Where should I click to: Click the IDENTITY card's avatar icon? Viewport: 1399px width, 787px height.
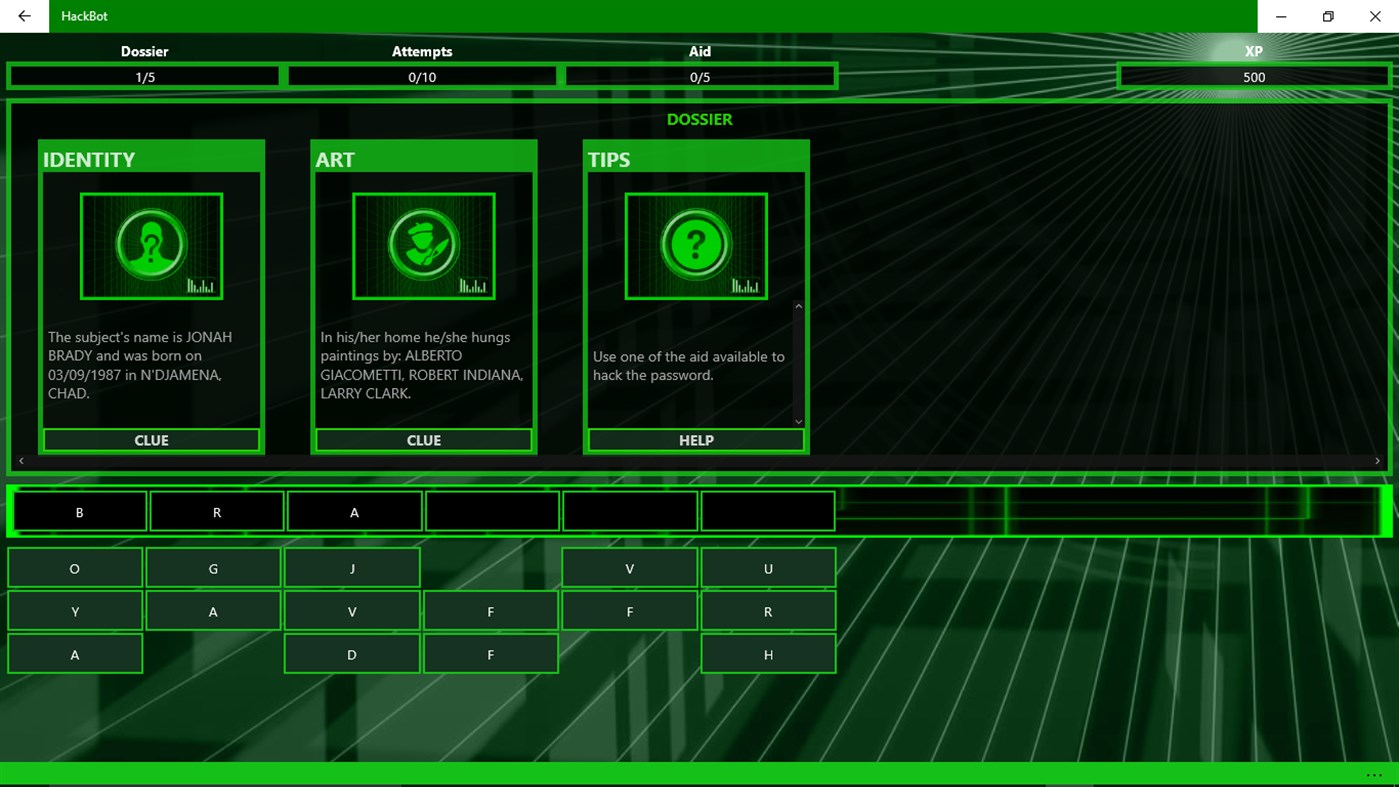click(151, 245)
